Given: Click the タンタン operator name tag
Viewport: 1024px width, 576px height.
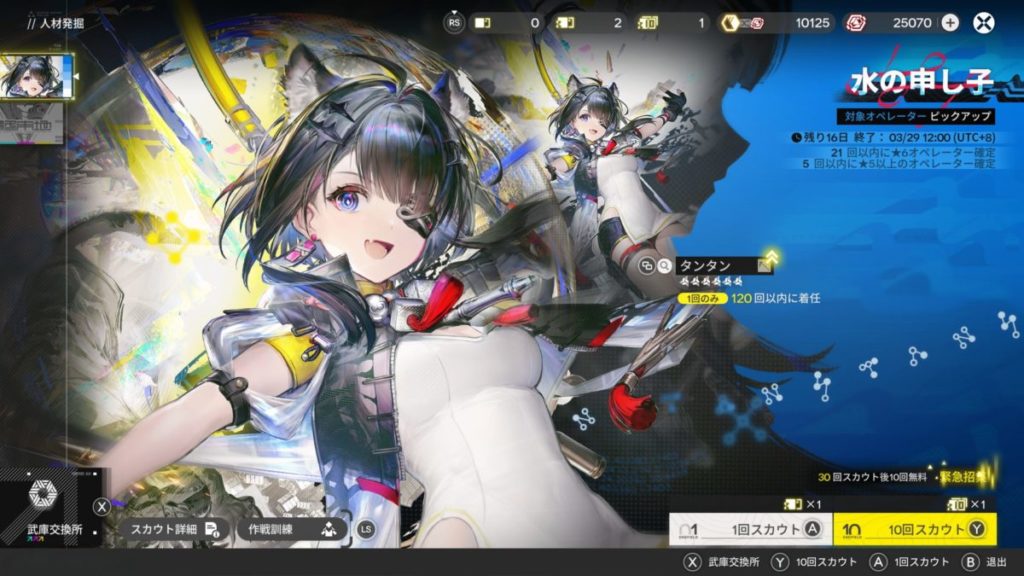Looking at the screenshot, I should click(716, 266).
